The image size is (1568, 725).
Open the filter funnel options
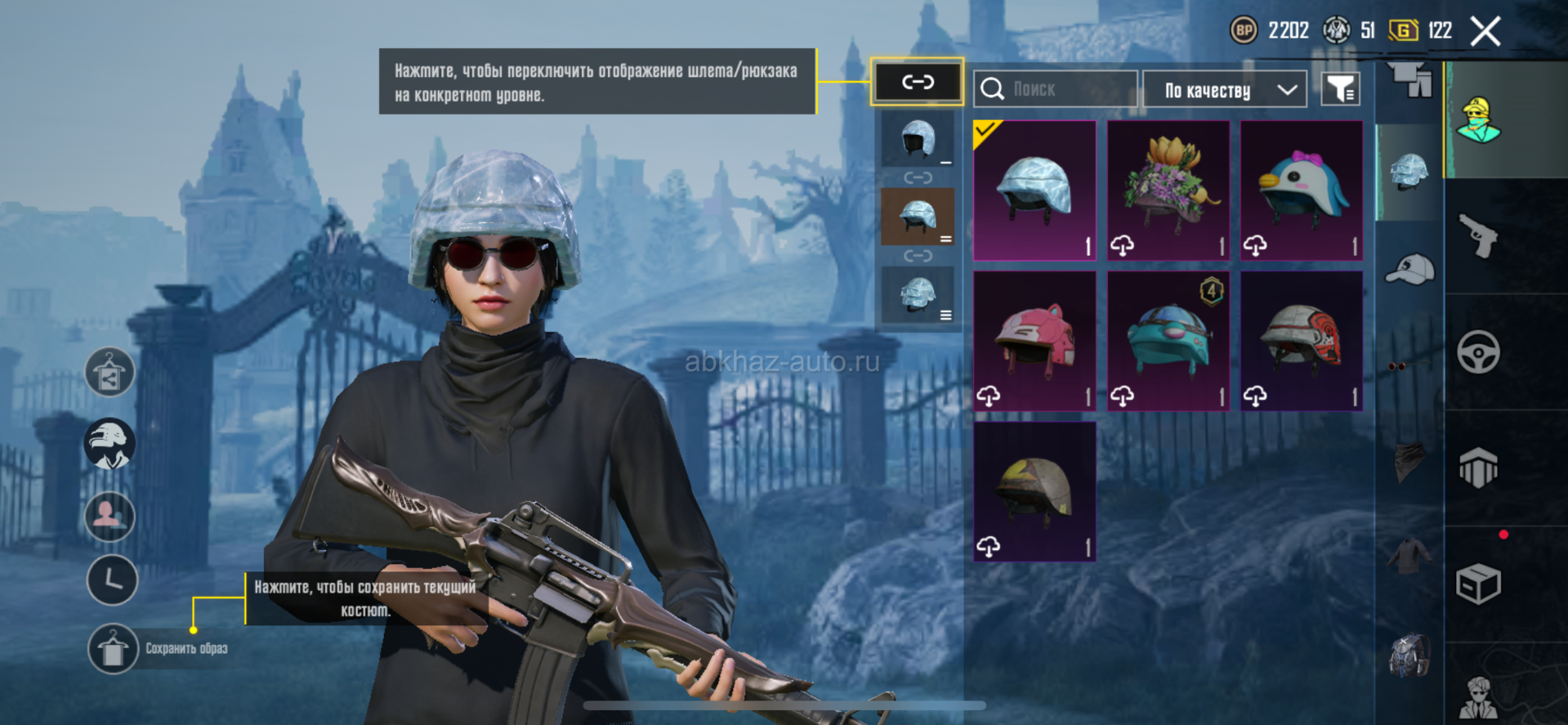pos(1340,89)
